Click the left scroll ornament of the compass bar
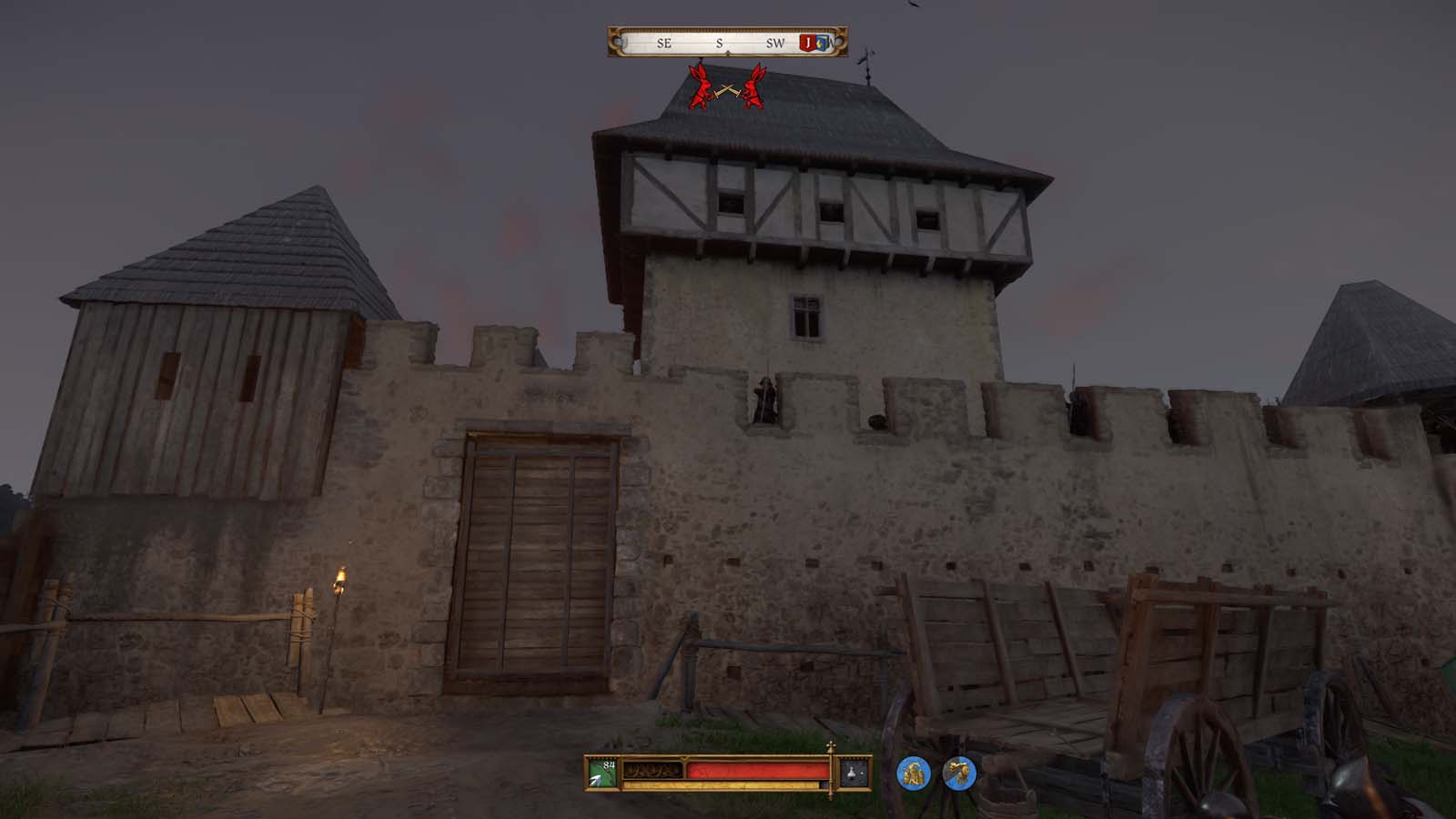This screenshot has height=819, width=1456. pos(613,42)
